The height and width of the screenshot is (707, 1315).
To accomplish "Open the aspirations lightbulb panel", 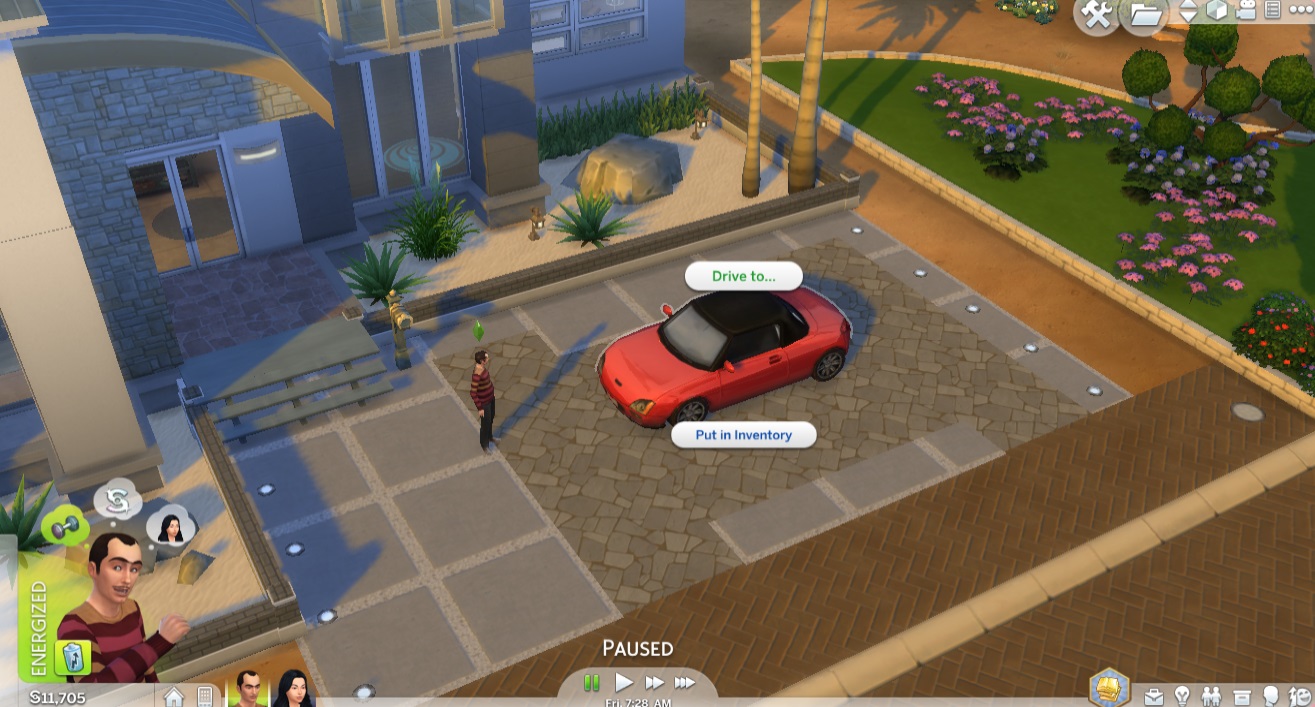I will [1182, 695].
